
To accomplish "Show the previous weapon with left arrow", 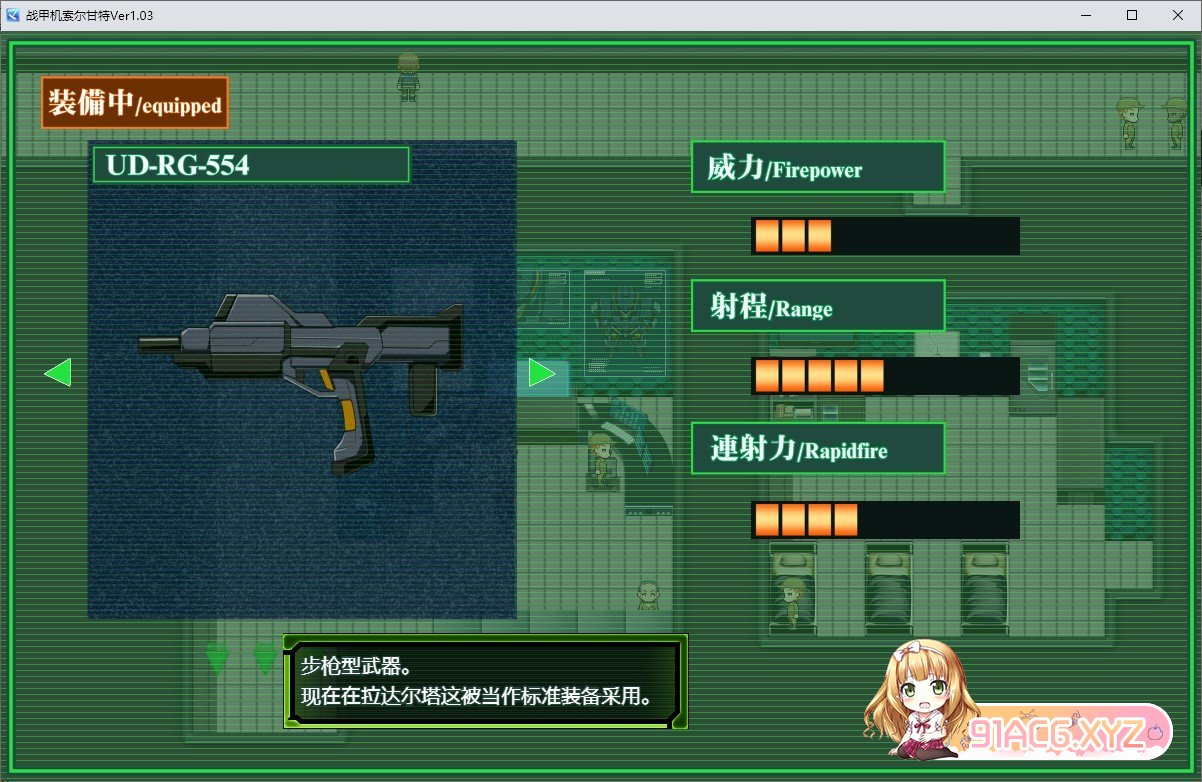I will [58, 373].
